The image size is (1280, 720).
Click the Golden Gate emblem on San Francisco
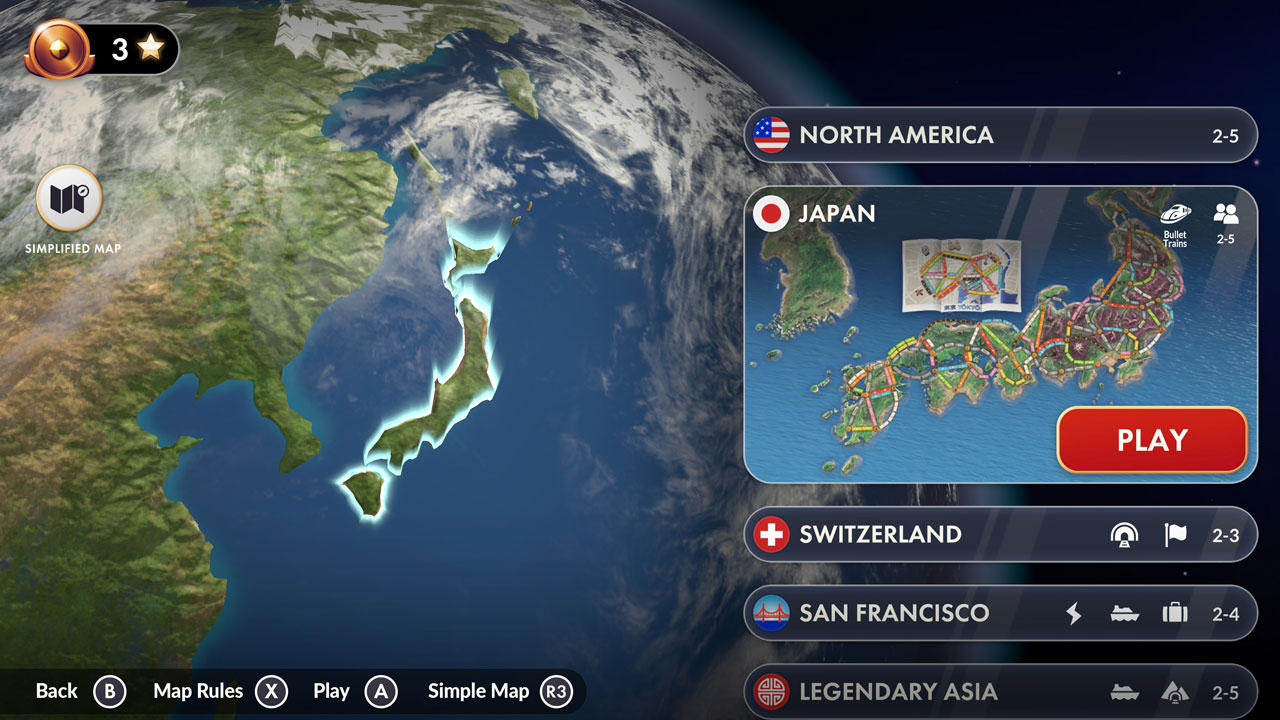[770, 613]
